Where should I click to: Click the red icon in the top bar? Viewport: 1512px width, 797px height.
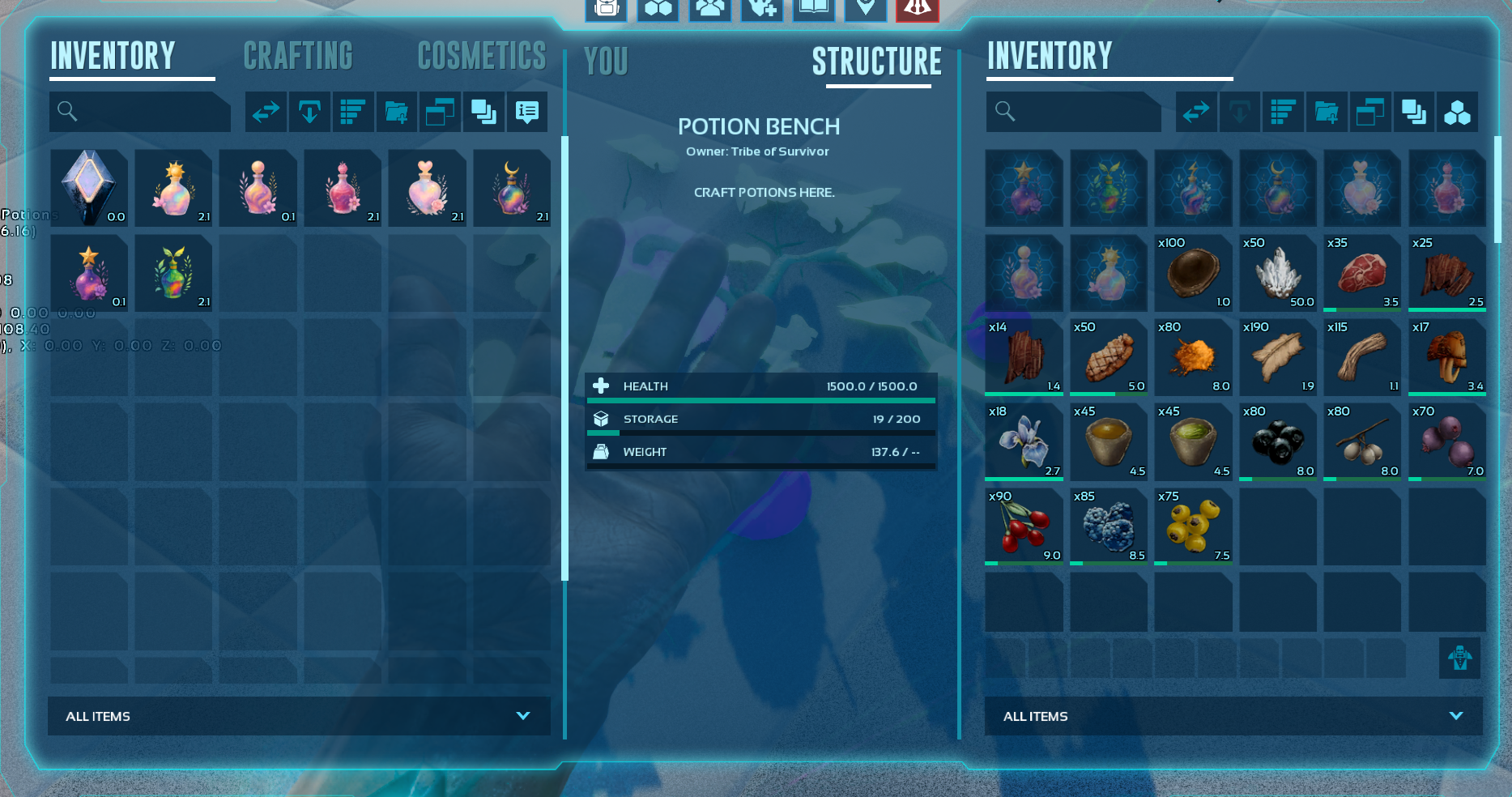(917, 9)
